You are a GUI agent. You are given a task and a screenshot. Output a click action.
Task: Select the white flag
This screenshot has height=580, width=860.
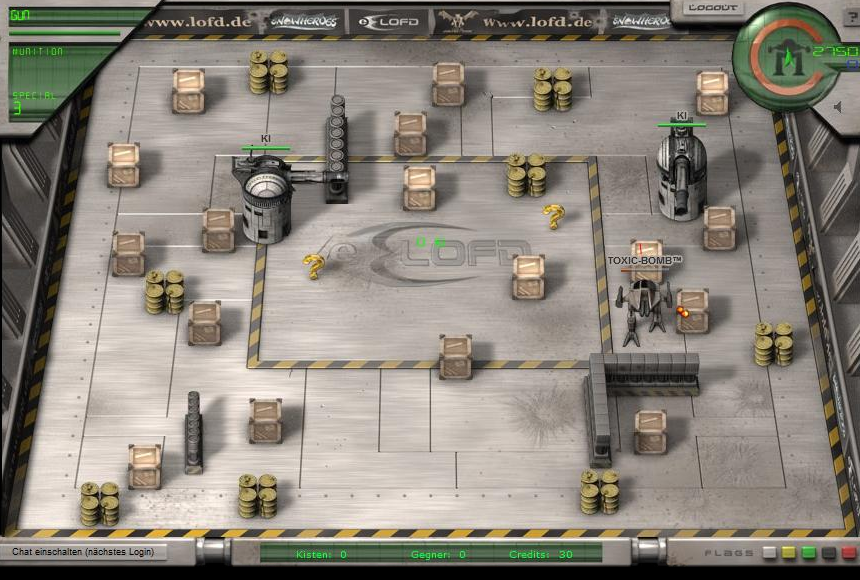(769, 552)
